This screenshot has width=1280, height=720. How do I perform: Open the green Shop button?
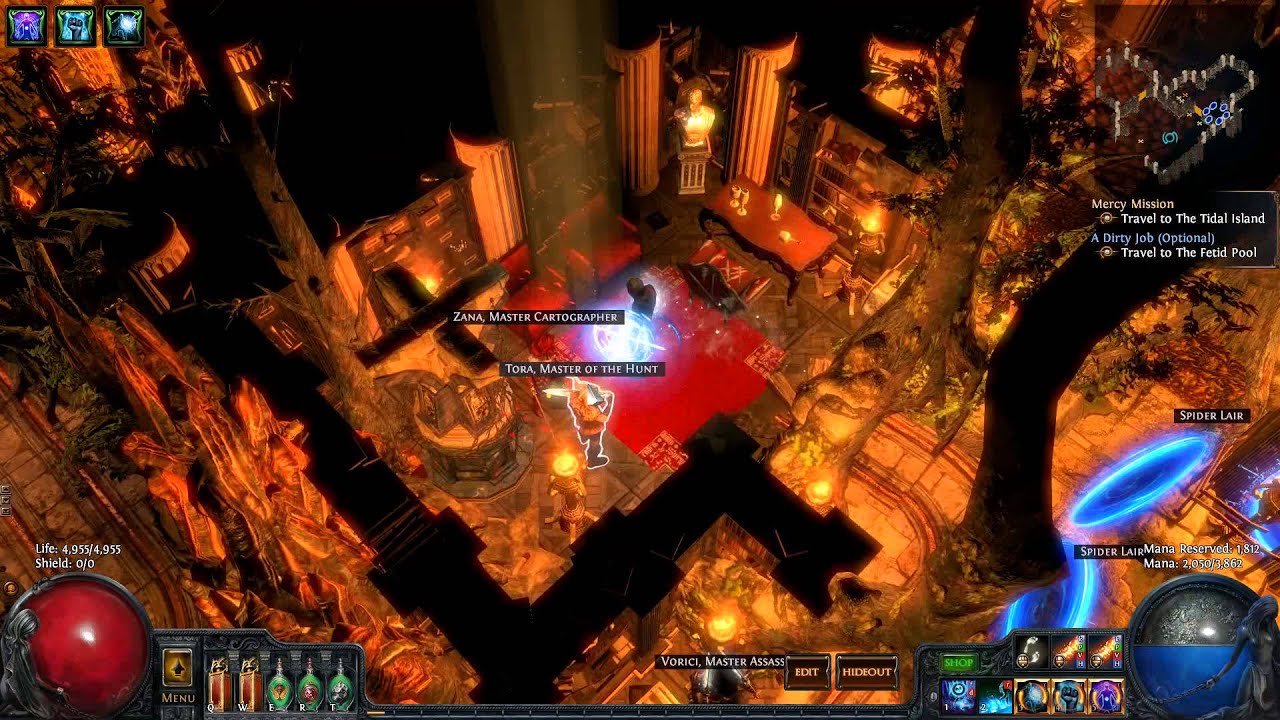[958, 662]
